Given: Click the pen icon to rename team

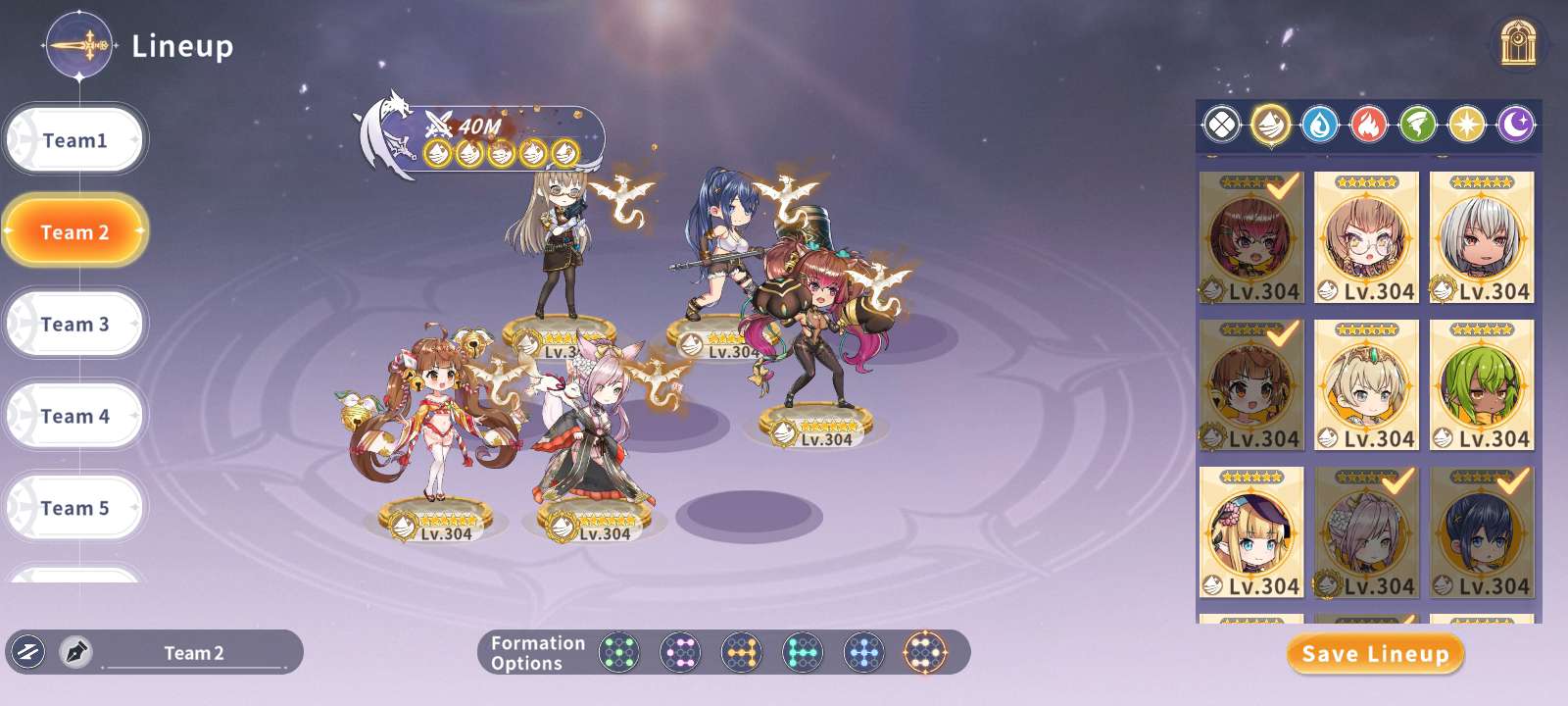Looking at the screenshot, I should click(x=75, y=652).
